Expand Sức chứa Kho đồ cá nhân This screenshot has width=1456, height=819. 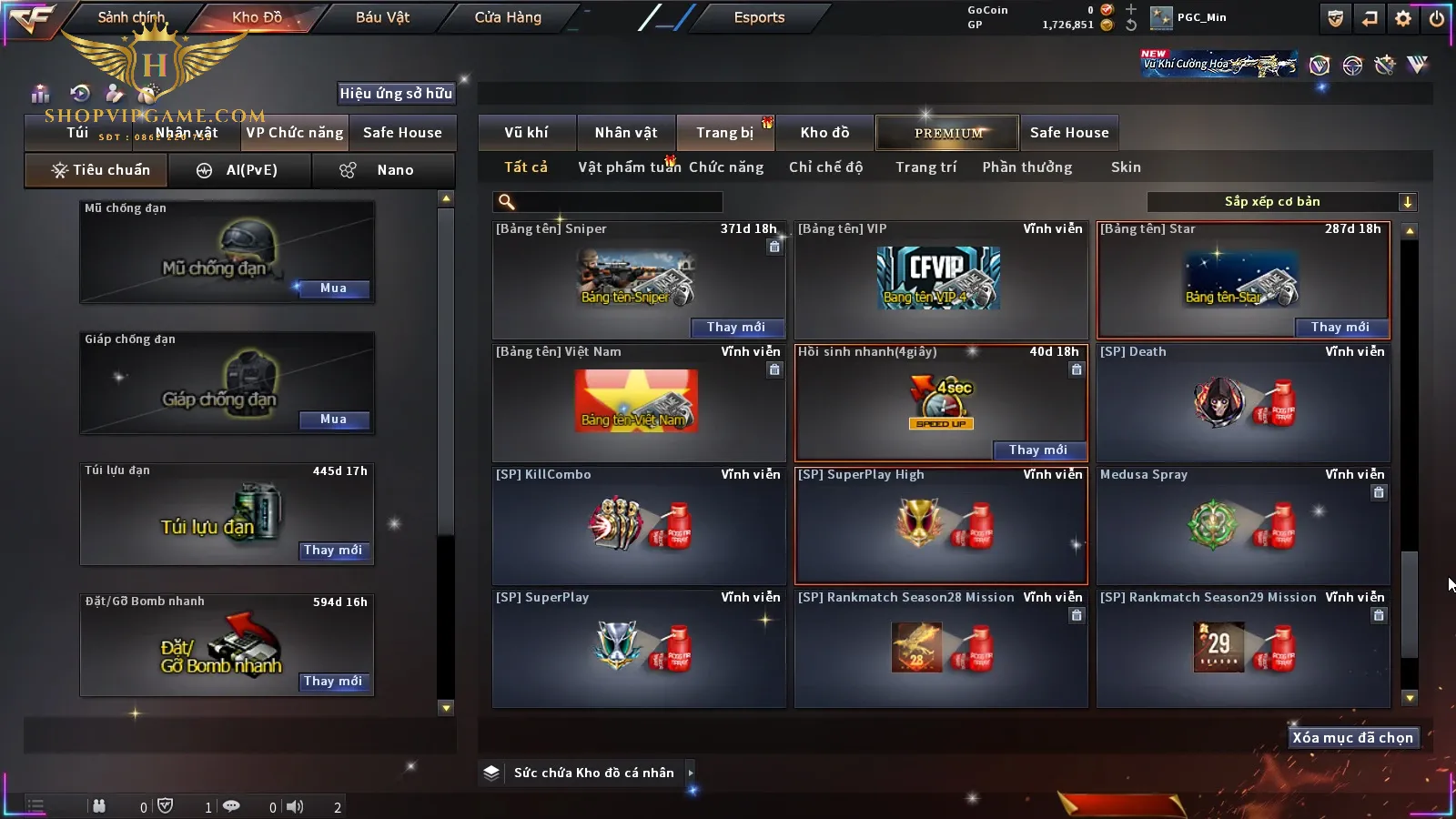click(x=594, y=773)
